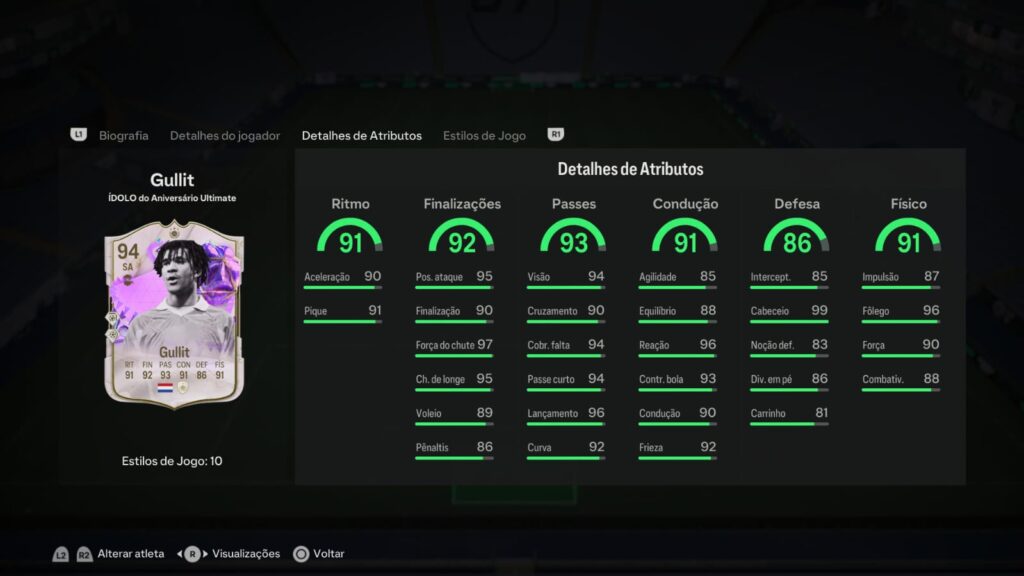Select the Detalhes de Atributos tab
This screenshot has height=576, width=1024.
[x=361, y=135]
